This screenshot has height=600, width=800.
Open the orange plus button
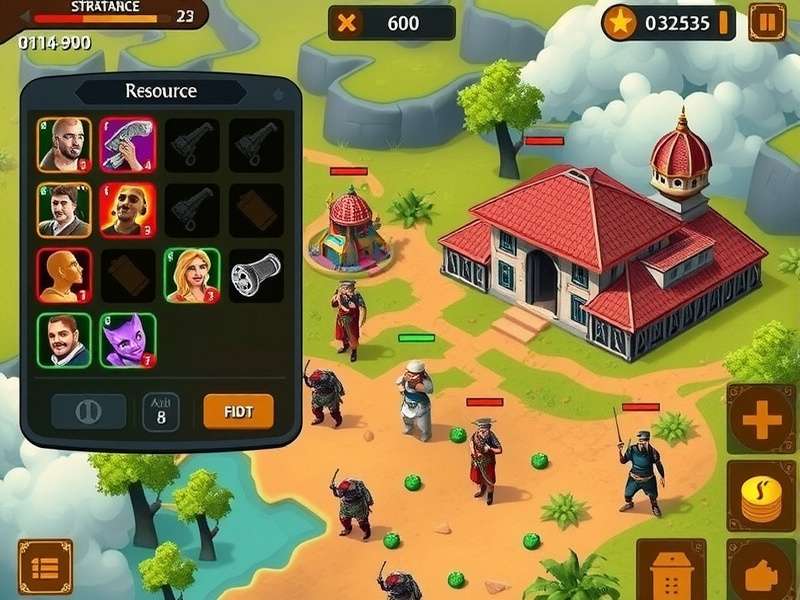[x=761, y=418]
